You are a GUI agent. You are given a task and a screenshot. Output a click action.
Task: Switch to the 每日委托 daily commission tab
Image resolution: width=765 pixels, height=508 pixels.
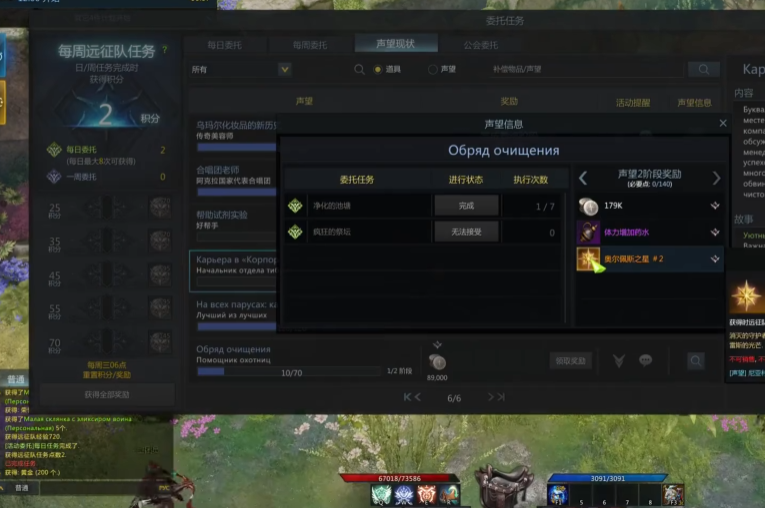coord(224,44)
